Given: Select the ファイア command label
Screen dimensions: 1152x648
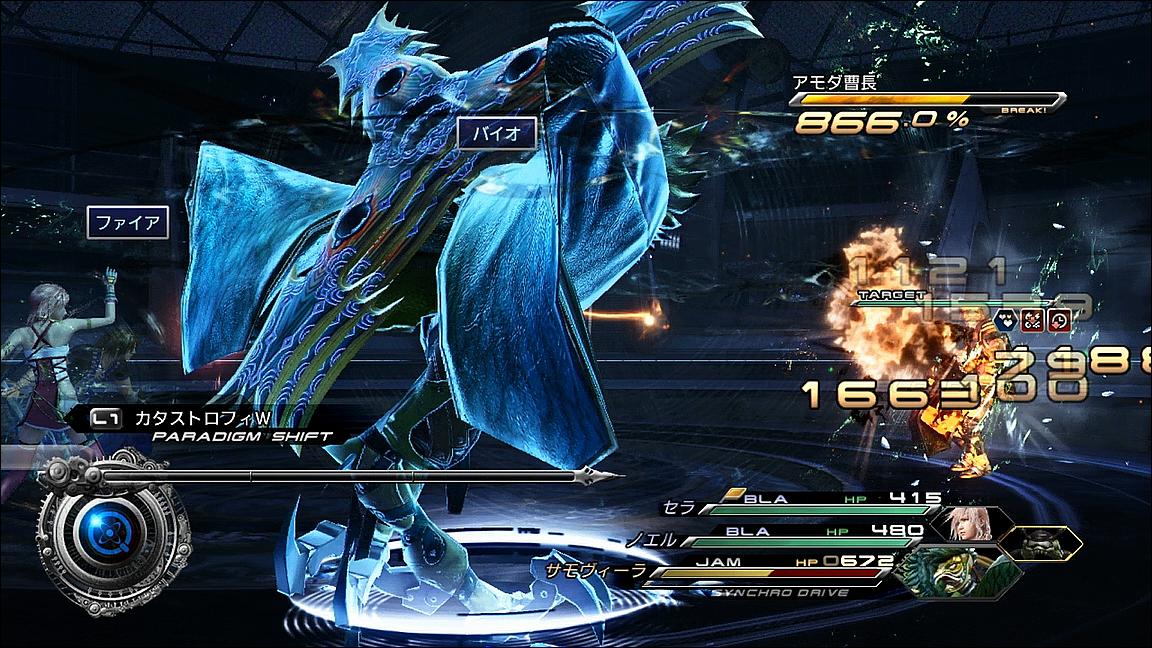Looking at the screenshot, I should coord(127,222).
